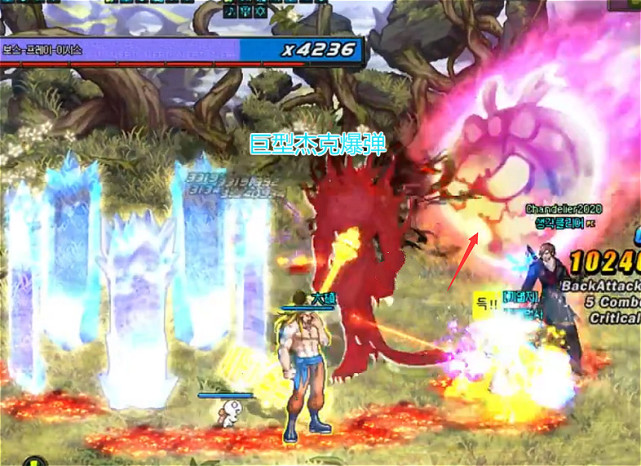Click the music note buff icon

coord(232,11)
